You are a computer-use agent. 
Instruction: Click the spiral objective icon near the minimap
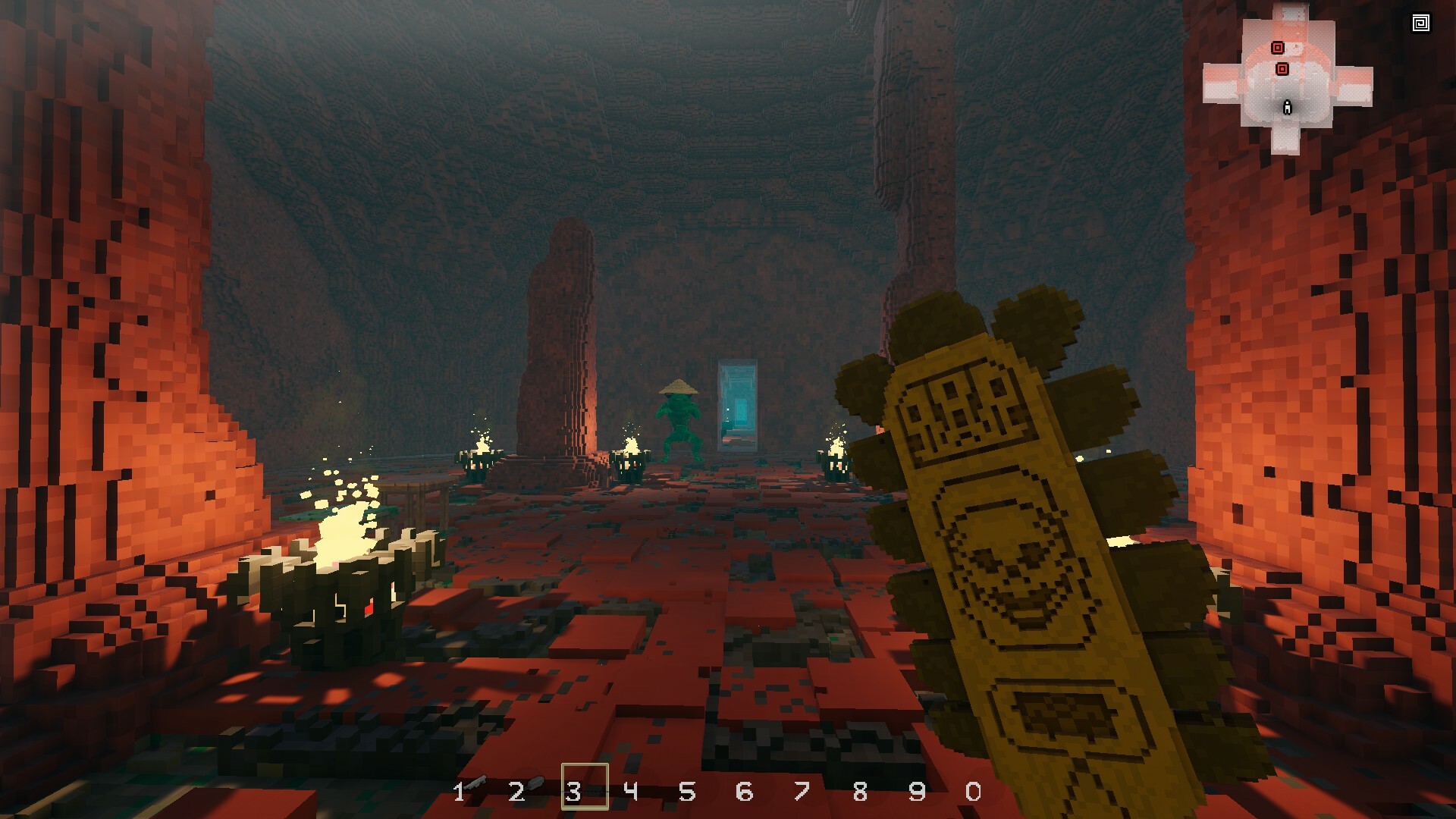pyautogui.click(x=1421, y=23)
